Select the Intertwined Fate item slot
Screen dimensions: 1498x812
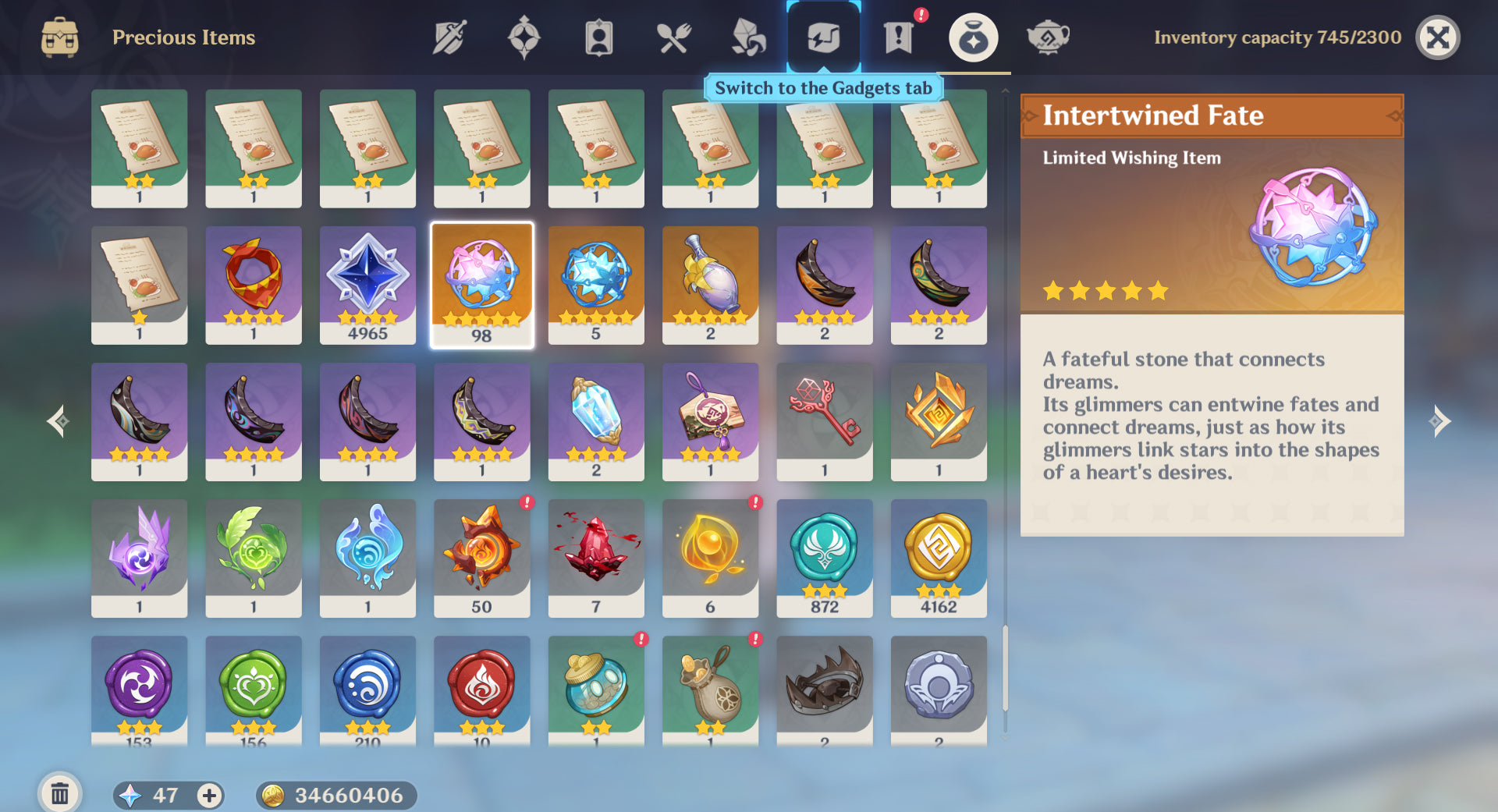(481, 285)
